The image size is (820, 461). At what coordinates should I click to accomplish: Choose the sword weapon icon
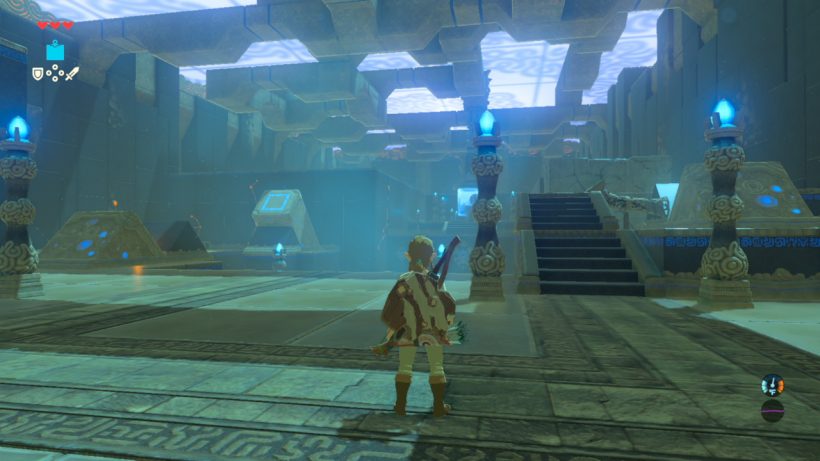coord(72,73)
